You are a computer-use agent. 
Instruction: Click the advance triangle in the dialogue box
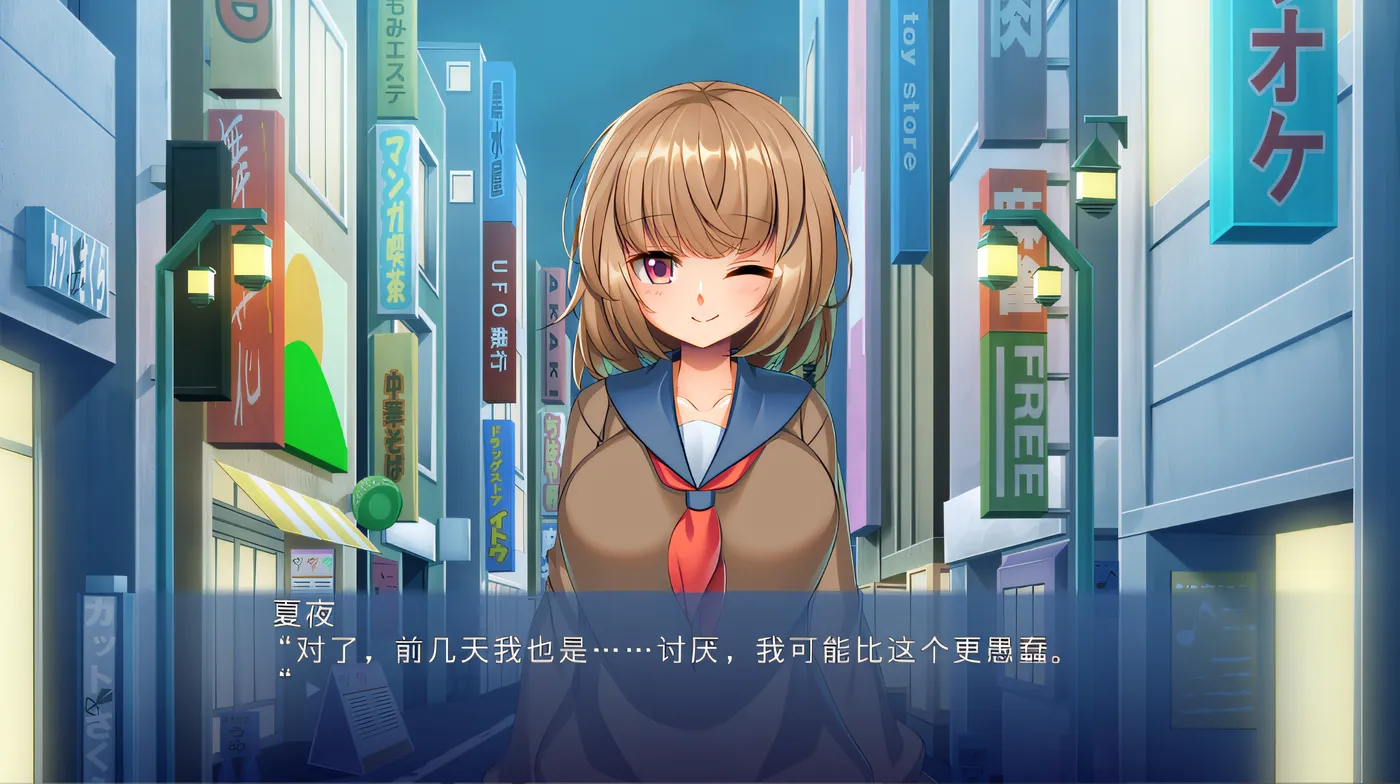tap(311, 687)
